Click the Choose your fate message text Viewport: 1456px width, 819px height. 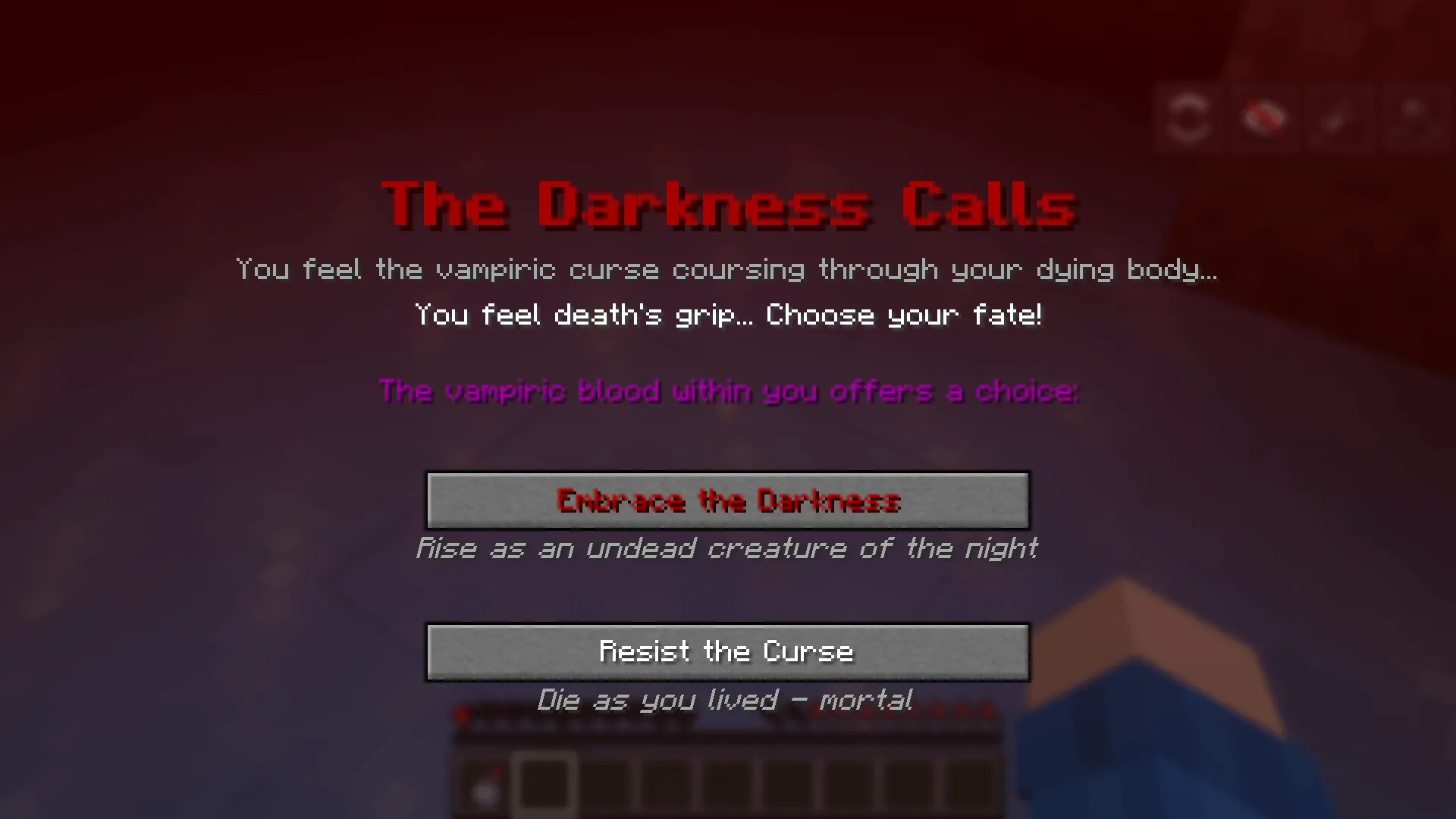pos(728,315)
